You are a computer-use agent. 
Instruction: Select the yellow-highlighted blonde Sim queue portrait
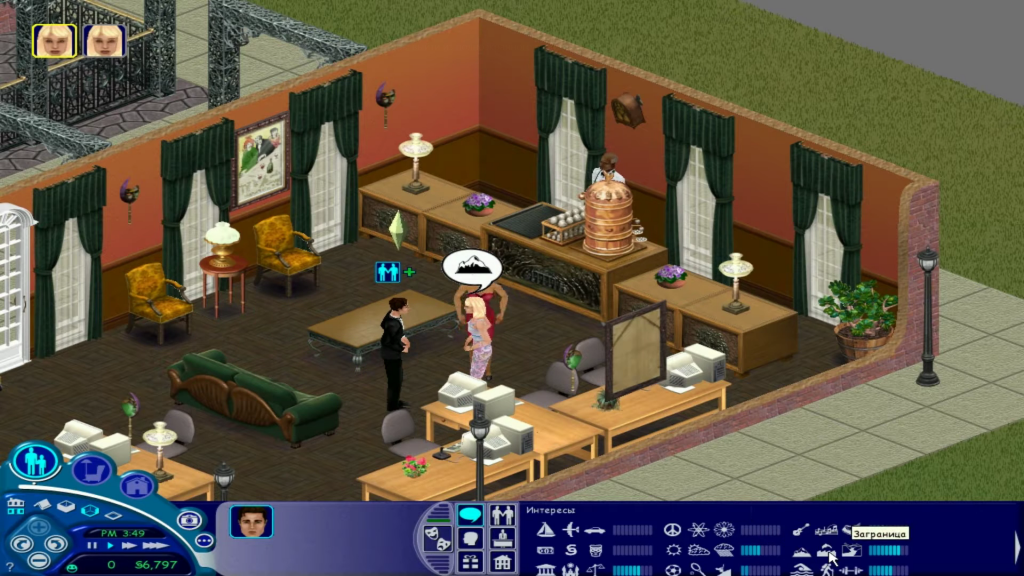(54, 40)
